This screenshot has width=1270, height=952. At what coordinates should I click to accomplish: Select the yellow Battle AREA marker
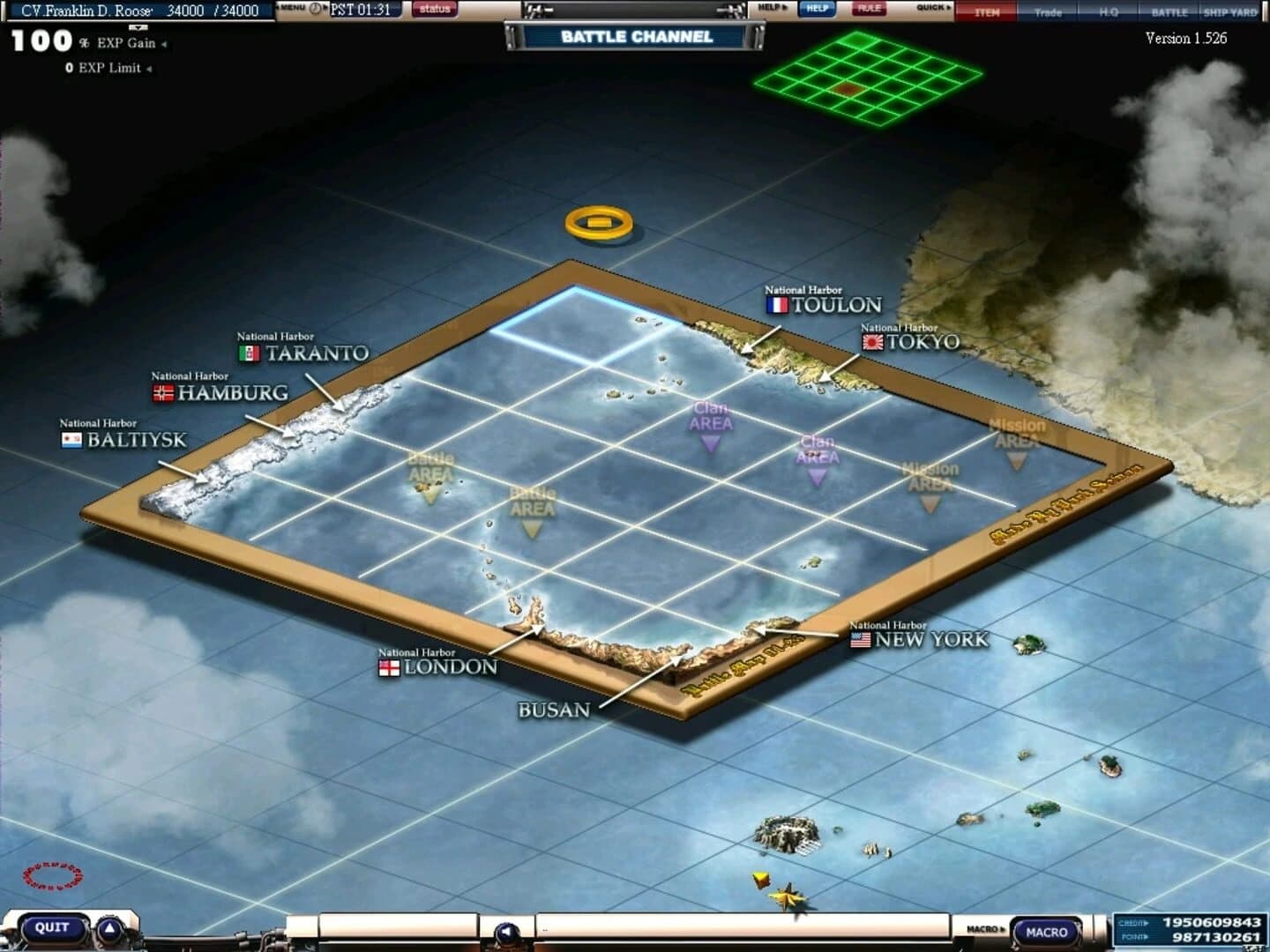click(430, 472)
